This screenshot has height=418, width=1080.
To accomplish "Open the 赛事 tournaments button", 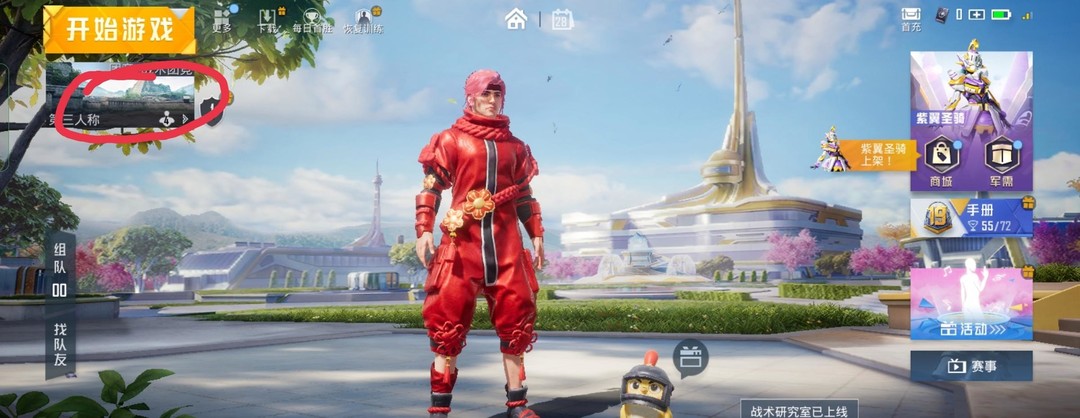I will pos(970,366).
